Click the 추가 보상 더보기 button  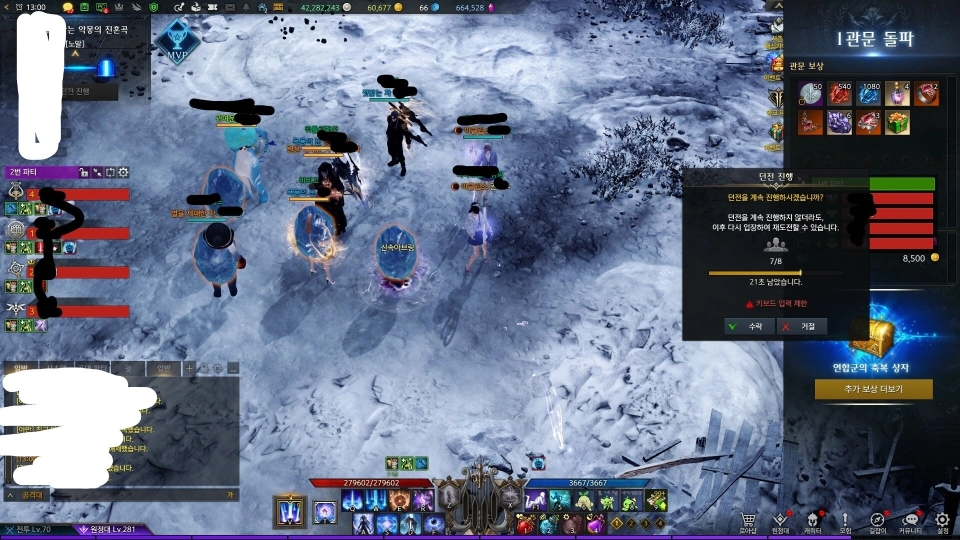coord(873,389)
